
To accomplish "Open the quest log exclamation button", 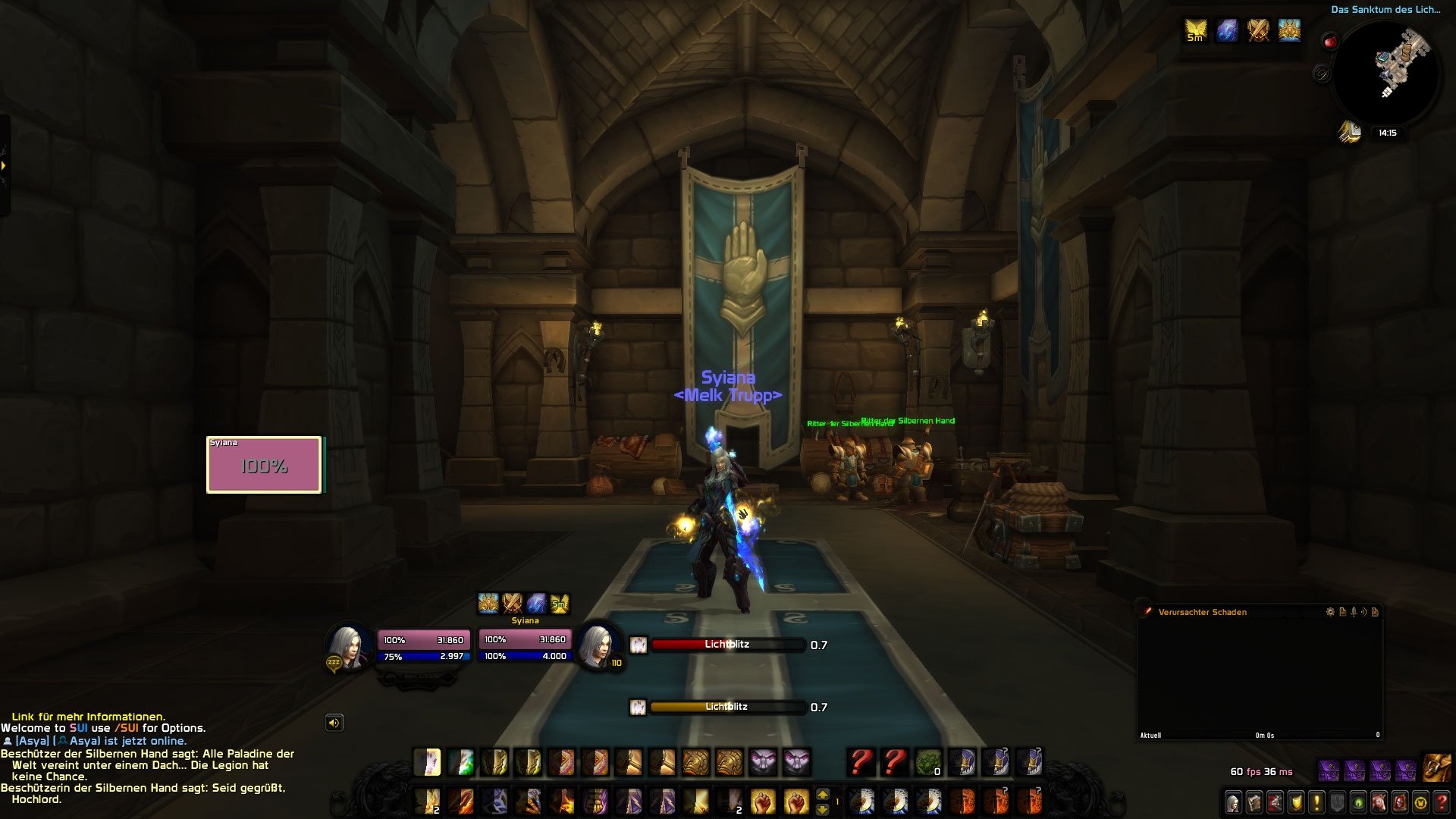I will pos(1317,802).
